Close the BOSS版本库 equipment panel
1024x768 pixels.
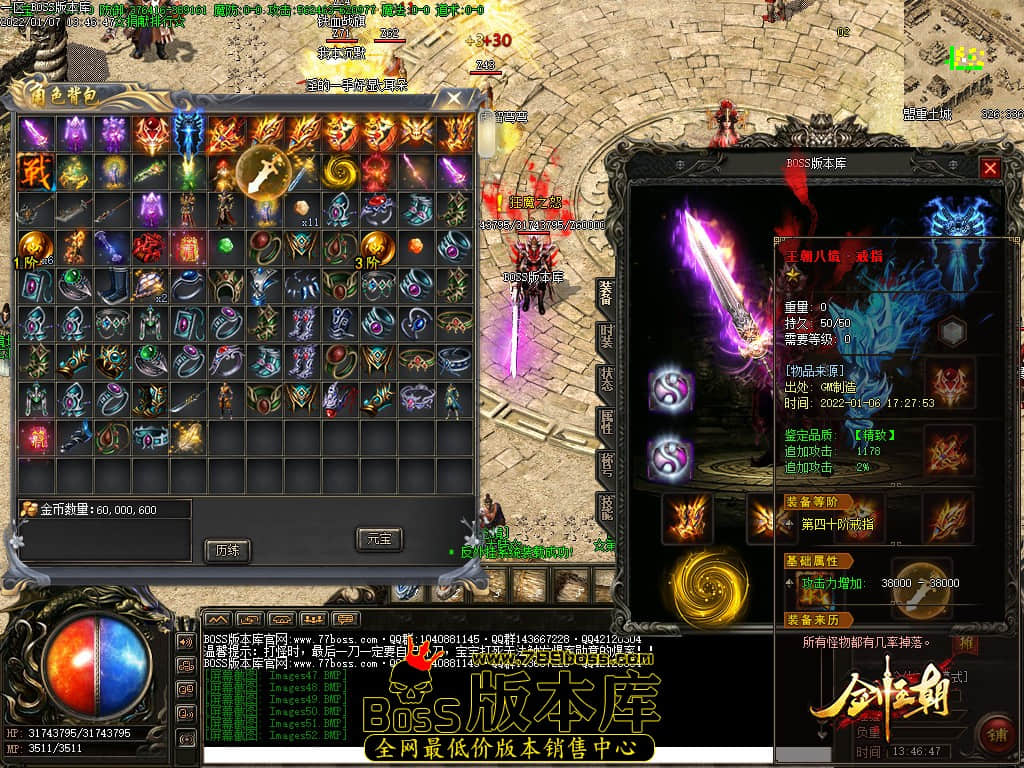pyautogui.click(x=990, y=168)
